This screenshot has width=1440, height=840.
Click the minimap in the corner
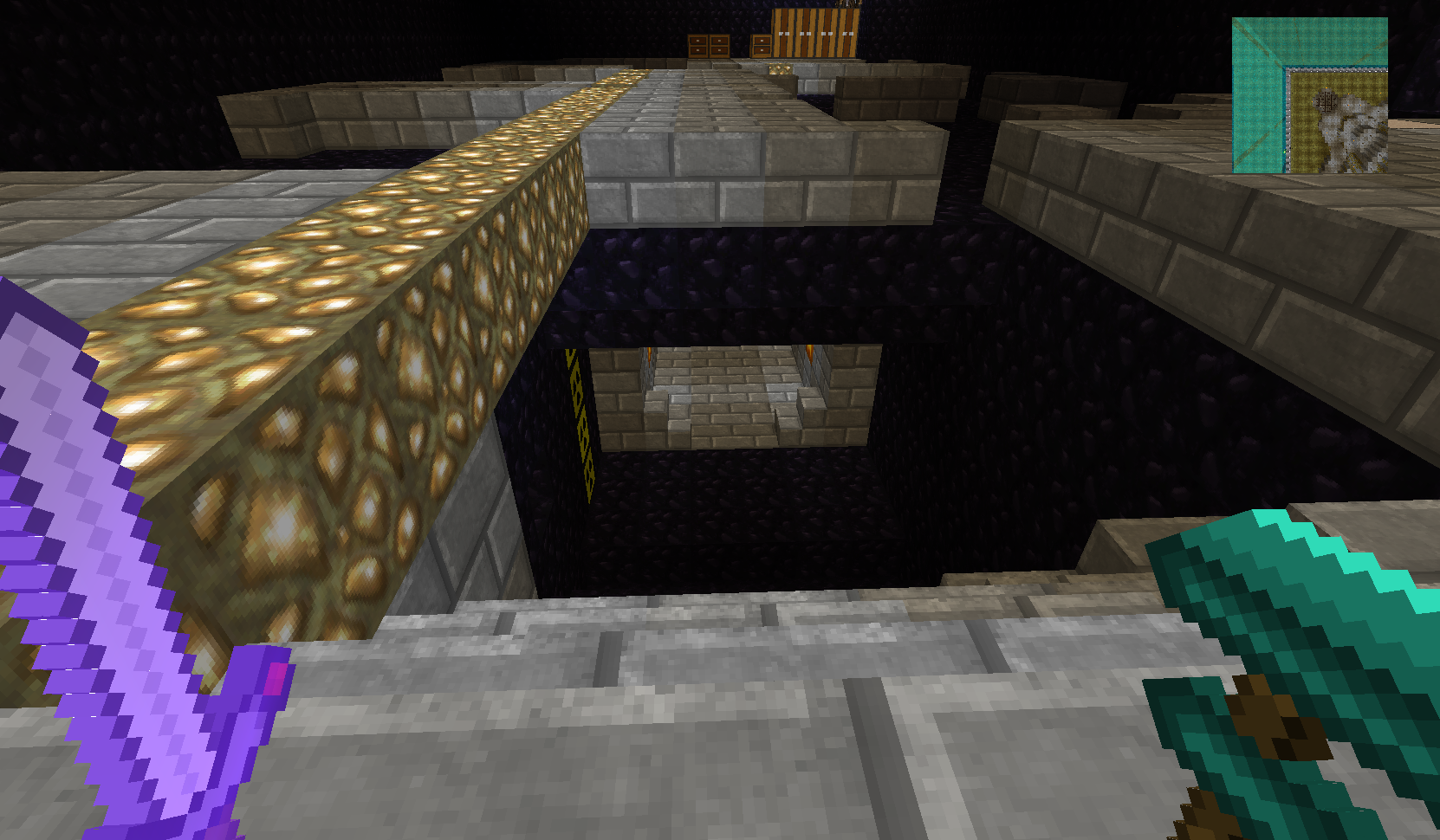click(x=1309, y=95)
